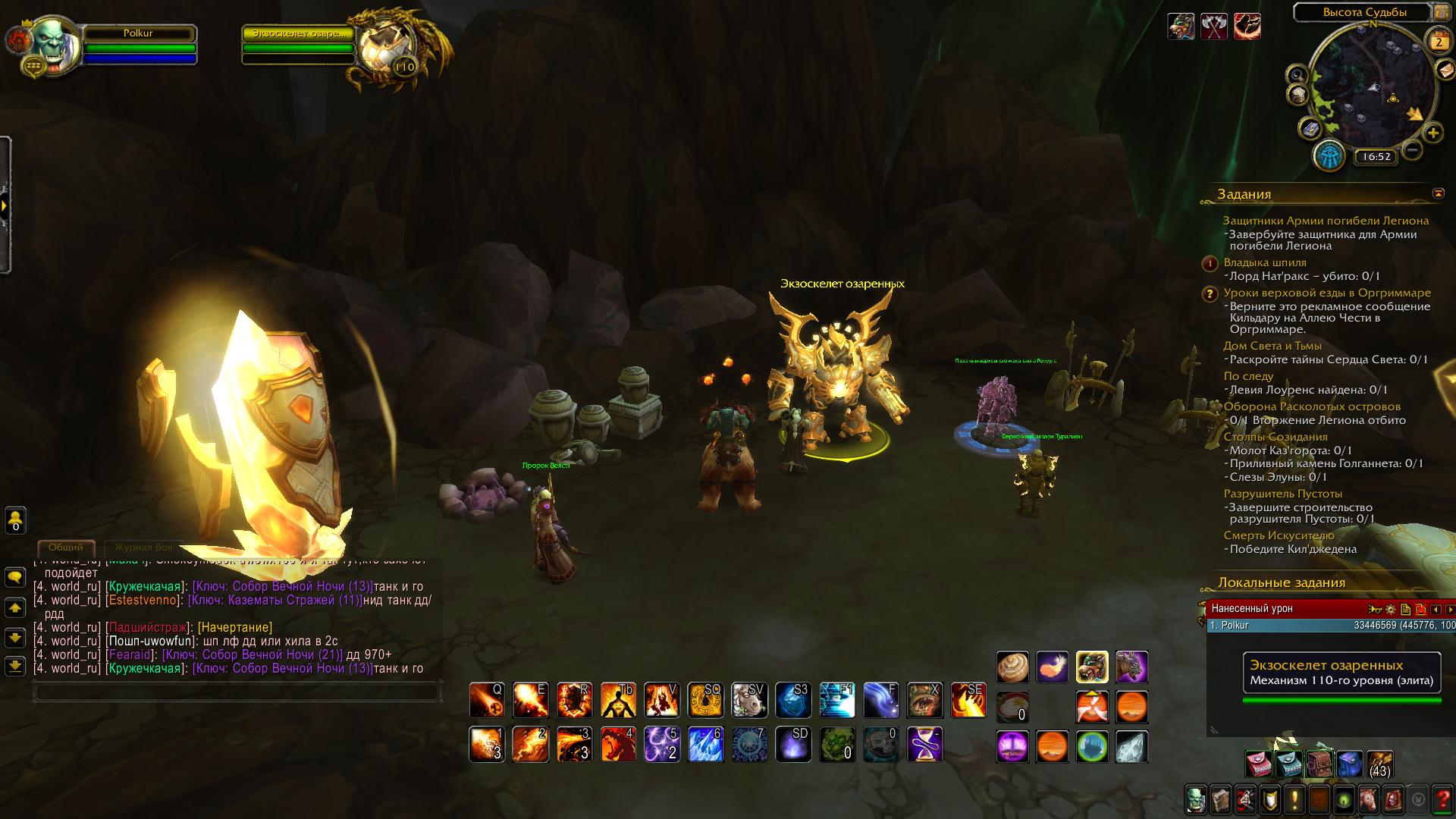The width and height of the screenshot is (1456, 819).
Task: Cast the ice shards spell on key 6
Action: tap(705, 744)
